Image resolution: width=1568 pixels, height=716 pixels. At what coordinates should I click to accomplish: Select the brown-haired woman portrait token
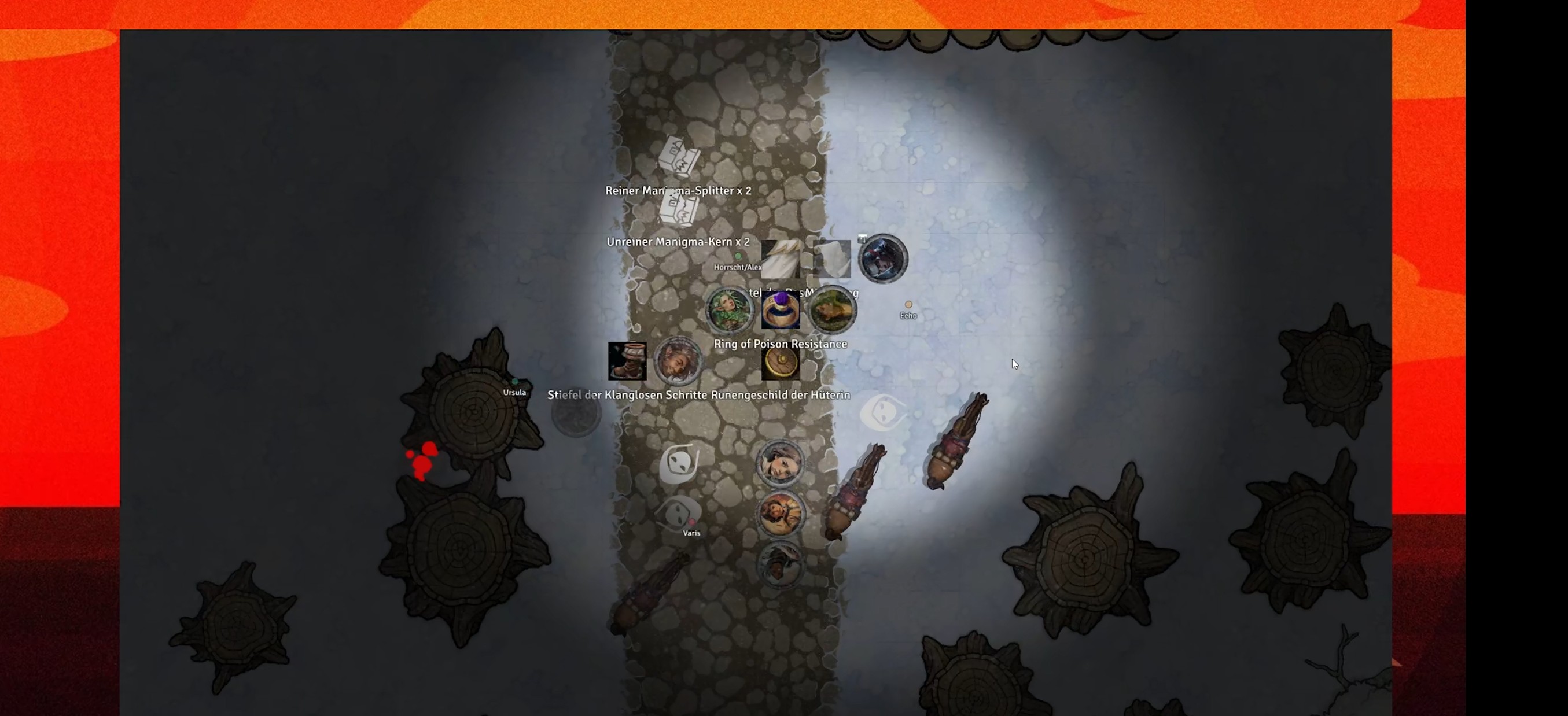pyautogui.click(x=781, y=463)
